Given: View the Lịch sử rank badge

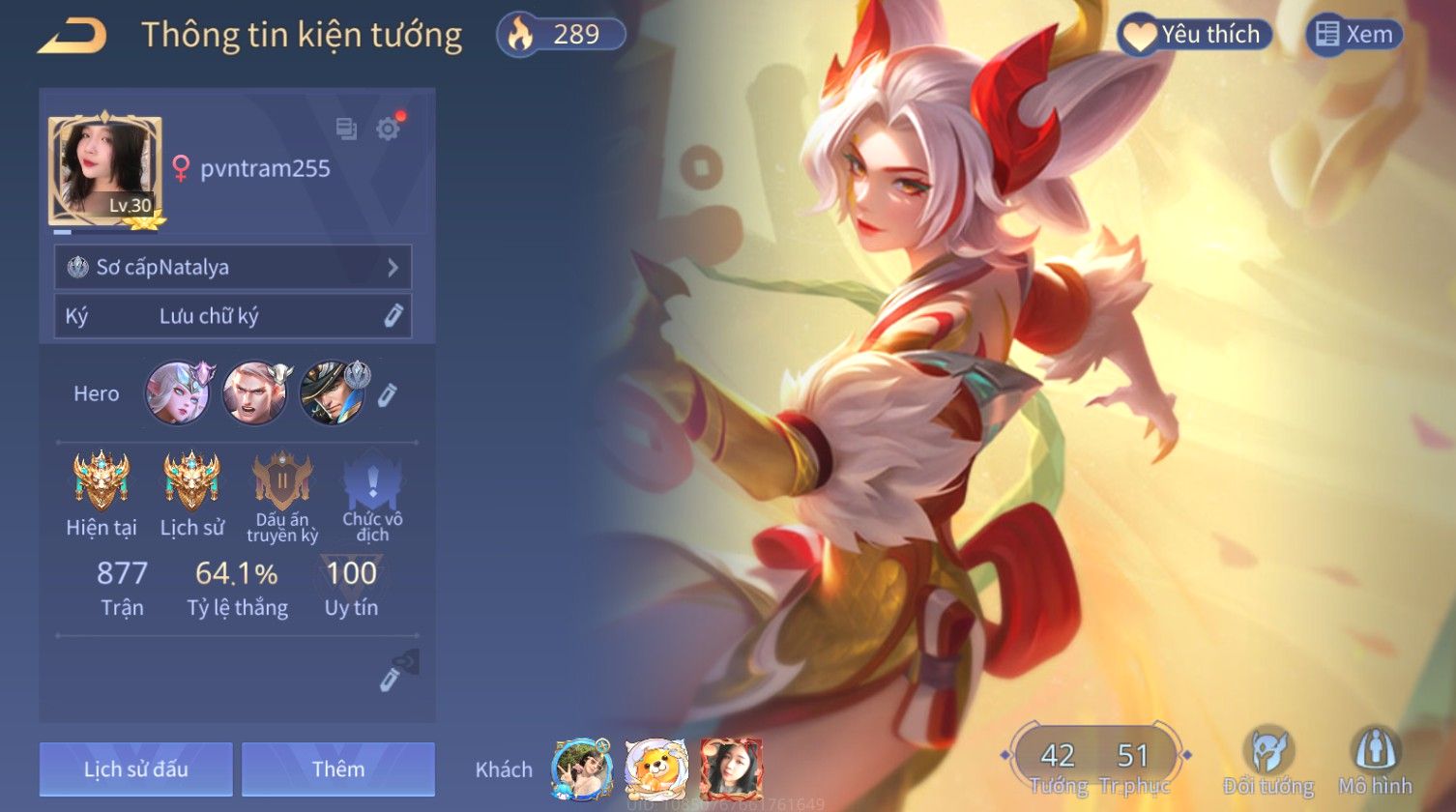Looking at the screenshot, I should coord(191,480).
